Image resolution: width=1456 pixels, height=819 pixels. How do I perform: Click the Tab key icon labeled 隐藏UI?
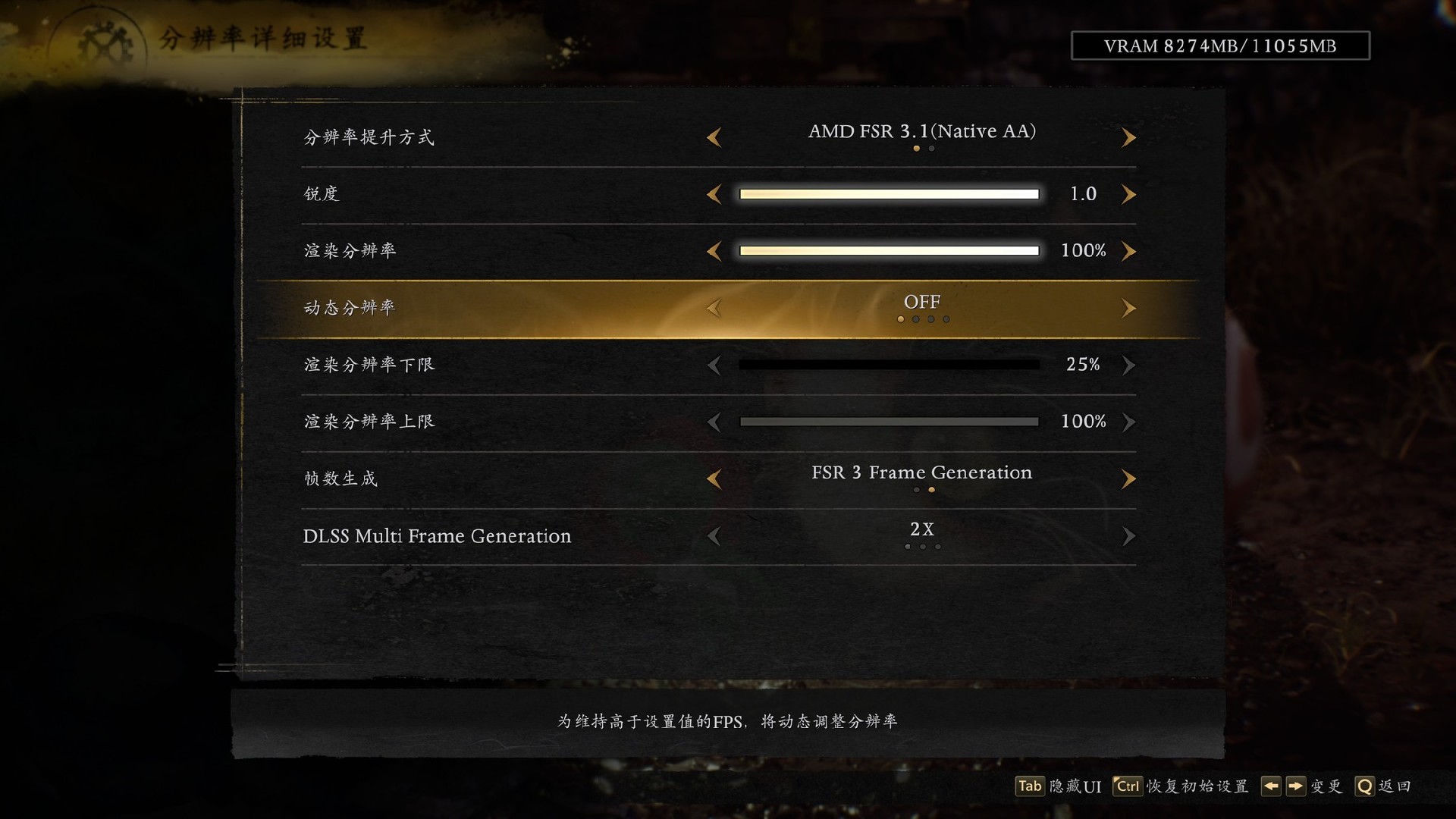pyautogui.click(x=1030, y=786)
